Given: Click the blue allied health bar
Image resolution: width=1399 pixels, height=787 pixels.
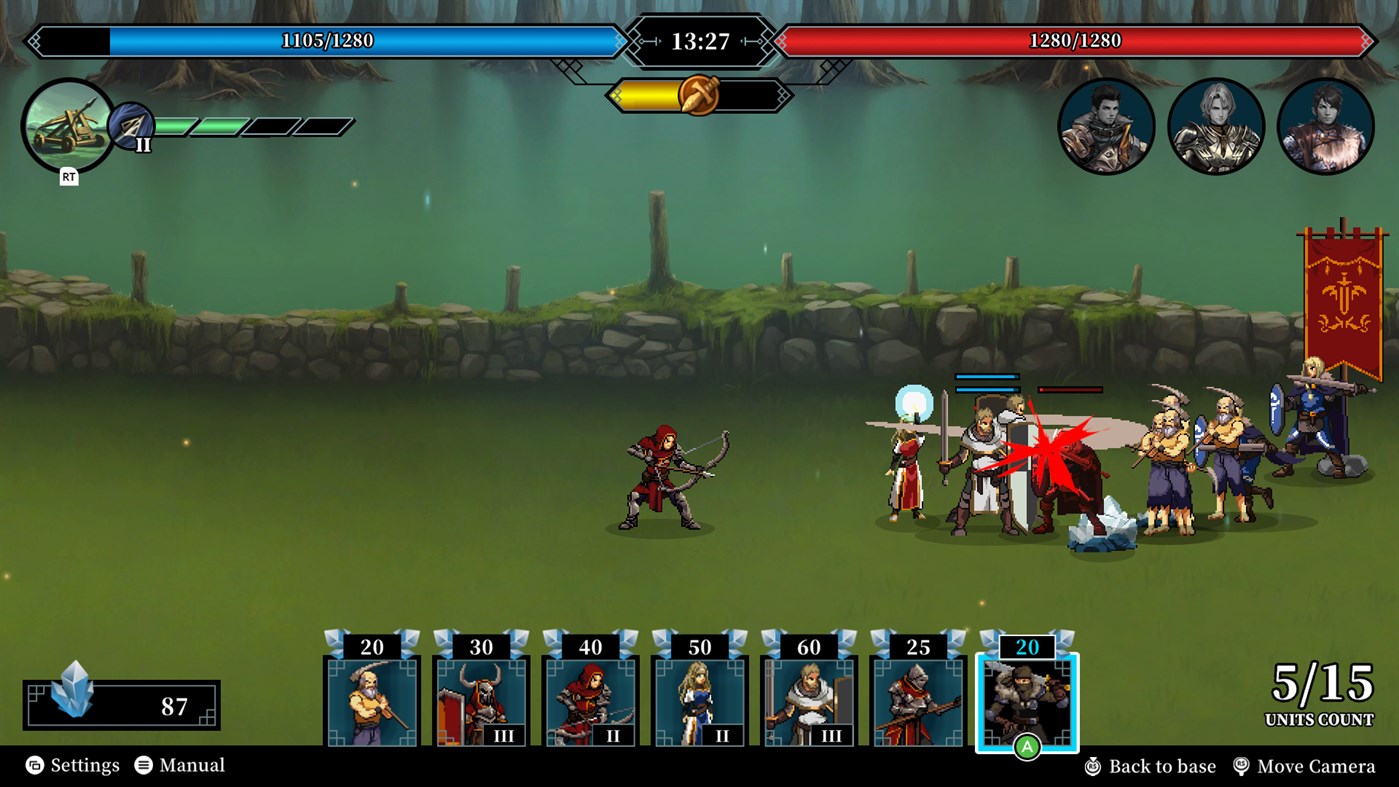Looking at the screenshot, I should pyautogui.click(x=330, y=40).
